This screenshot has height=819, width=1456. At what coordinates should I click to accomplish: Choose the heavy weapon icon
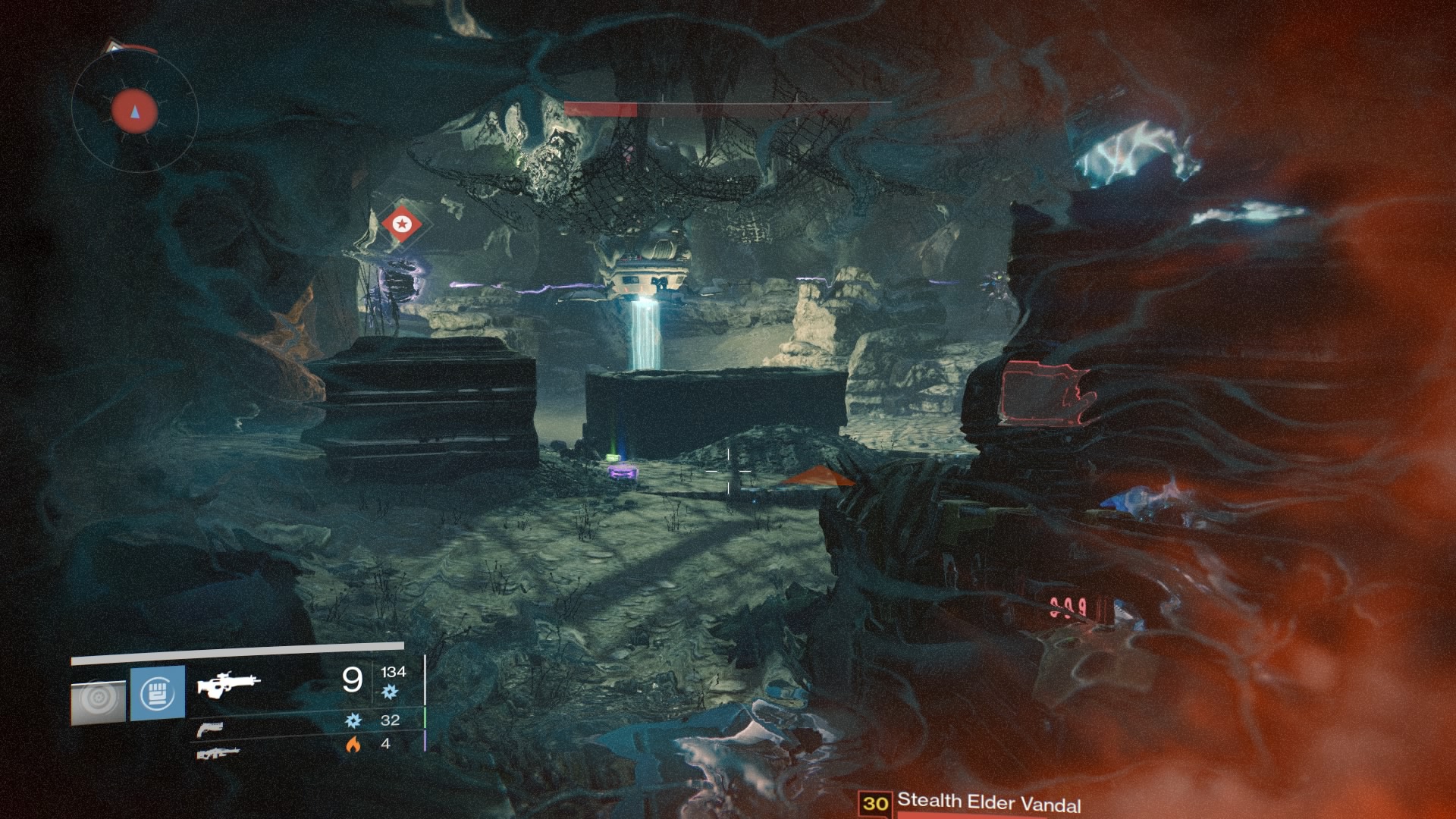218,753
